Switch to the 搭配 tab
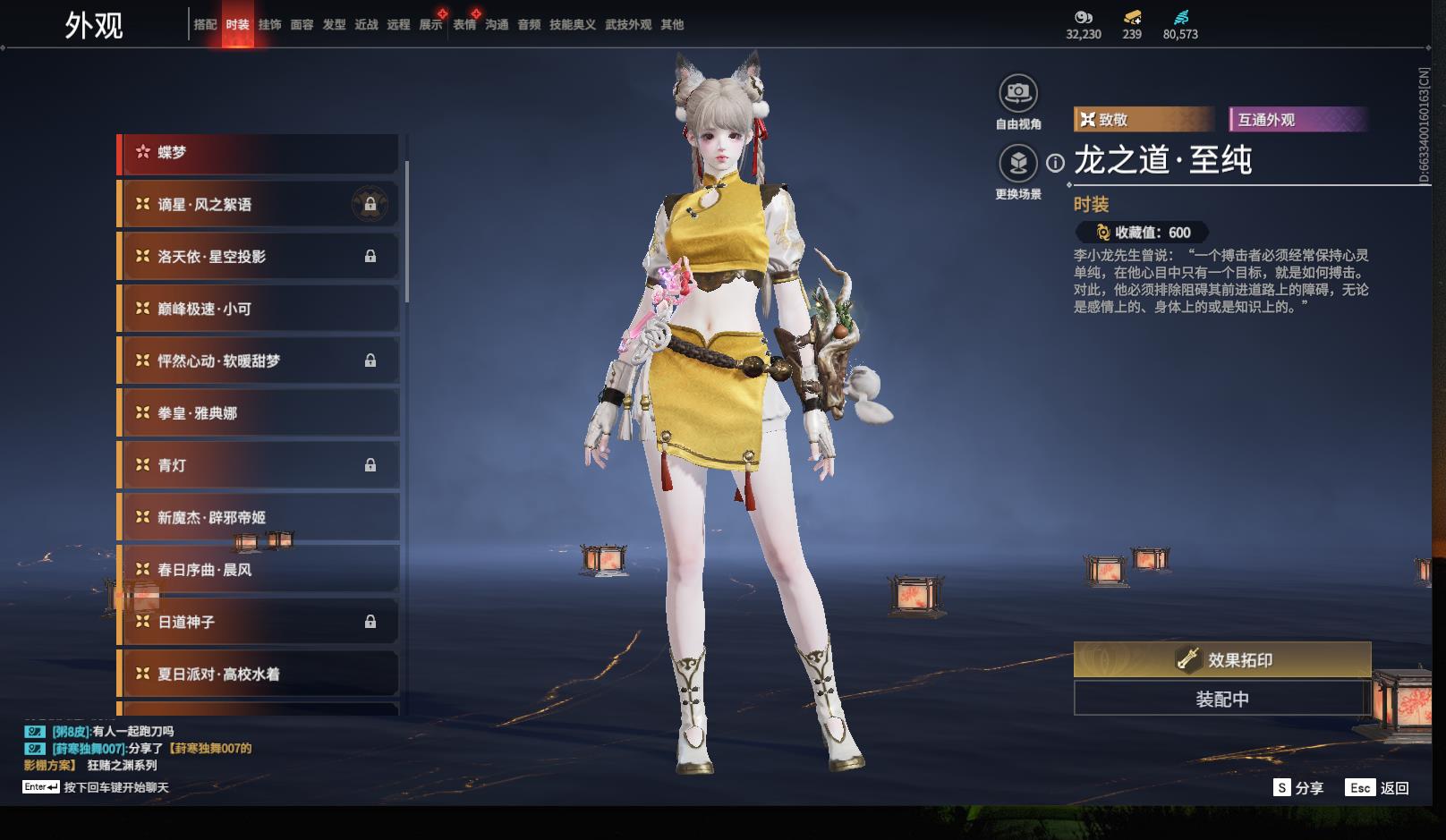The image size is (1446, 840). click(x=205, y=25)
